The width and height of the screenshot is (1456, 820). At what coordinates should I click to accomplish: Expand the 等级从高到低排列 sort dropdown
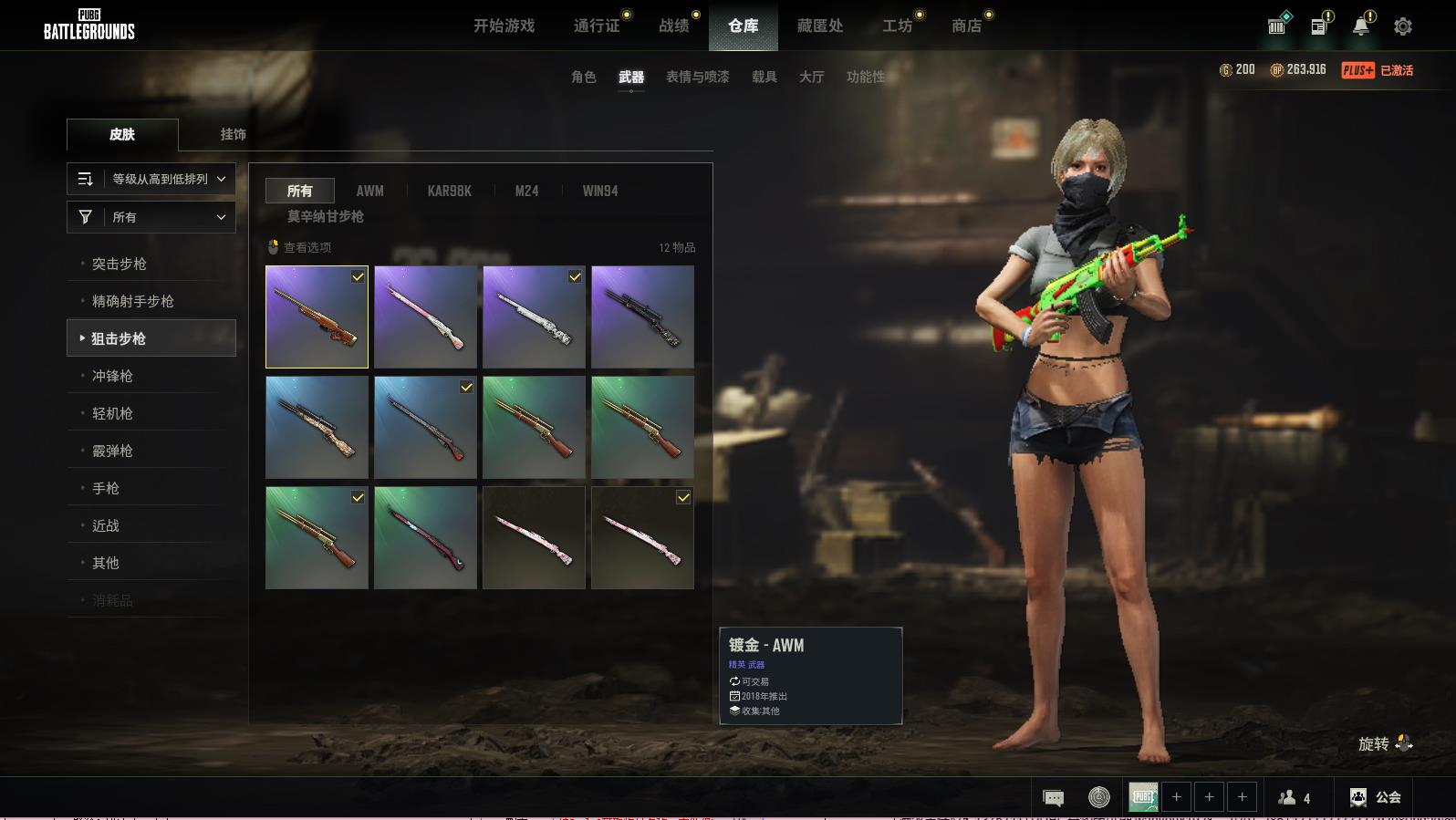tap(151, 179)
